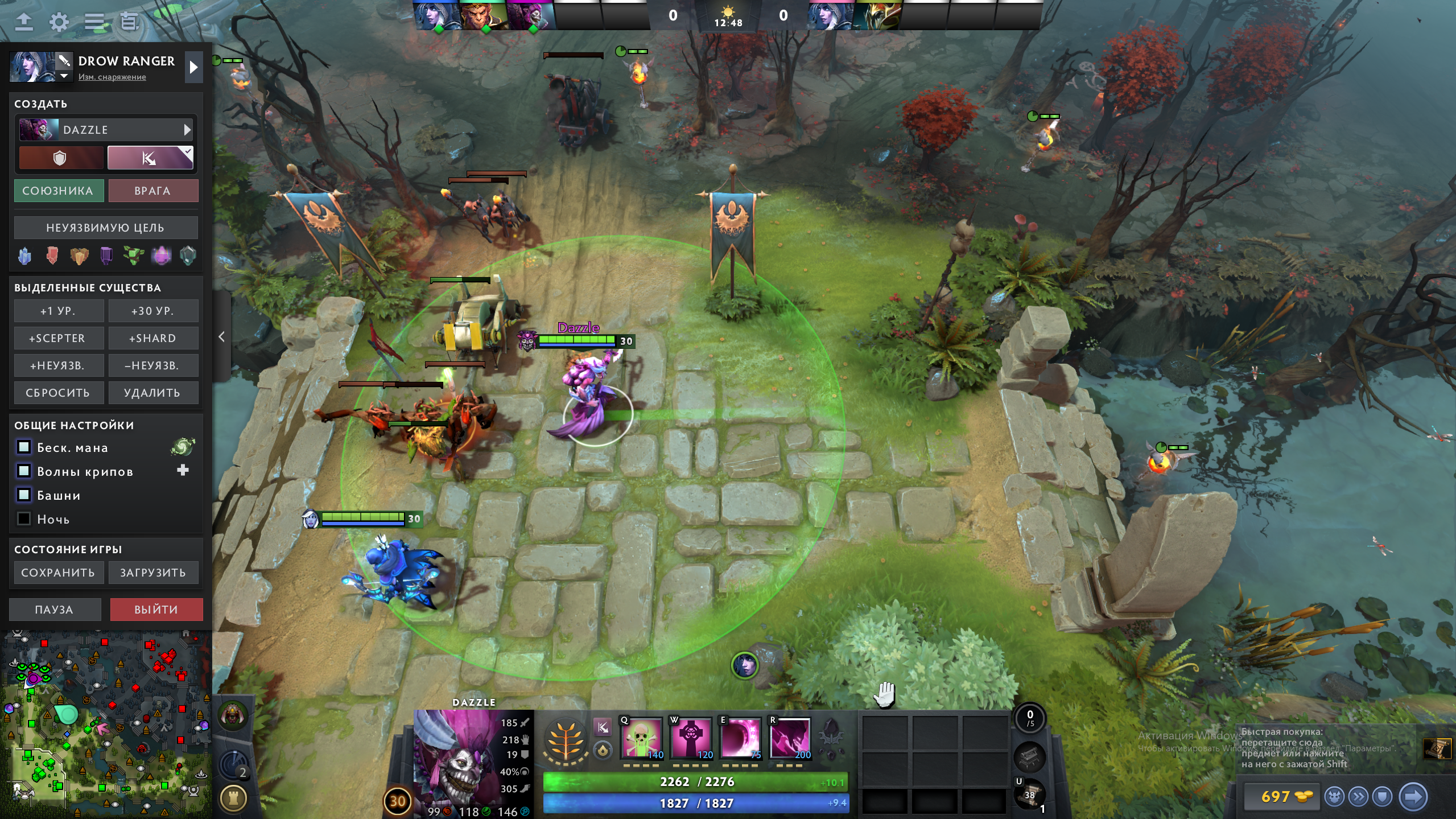1456x819 pixels.
Task: Save the game state (СОХРАНИТЬ)
Action: [x=59, y=573]
